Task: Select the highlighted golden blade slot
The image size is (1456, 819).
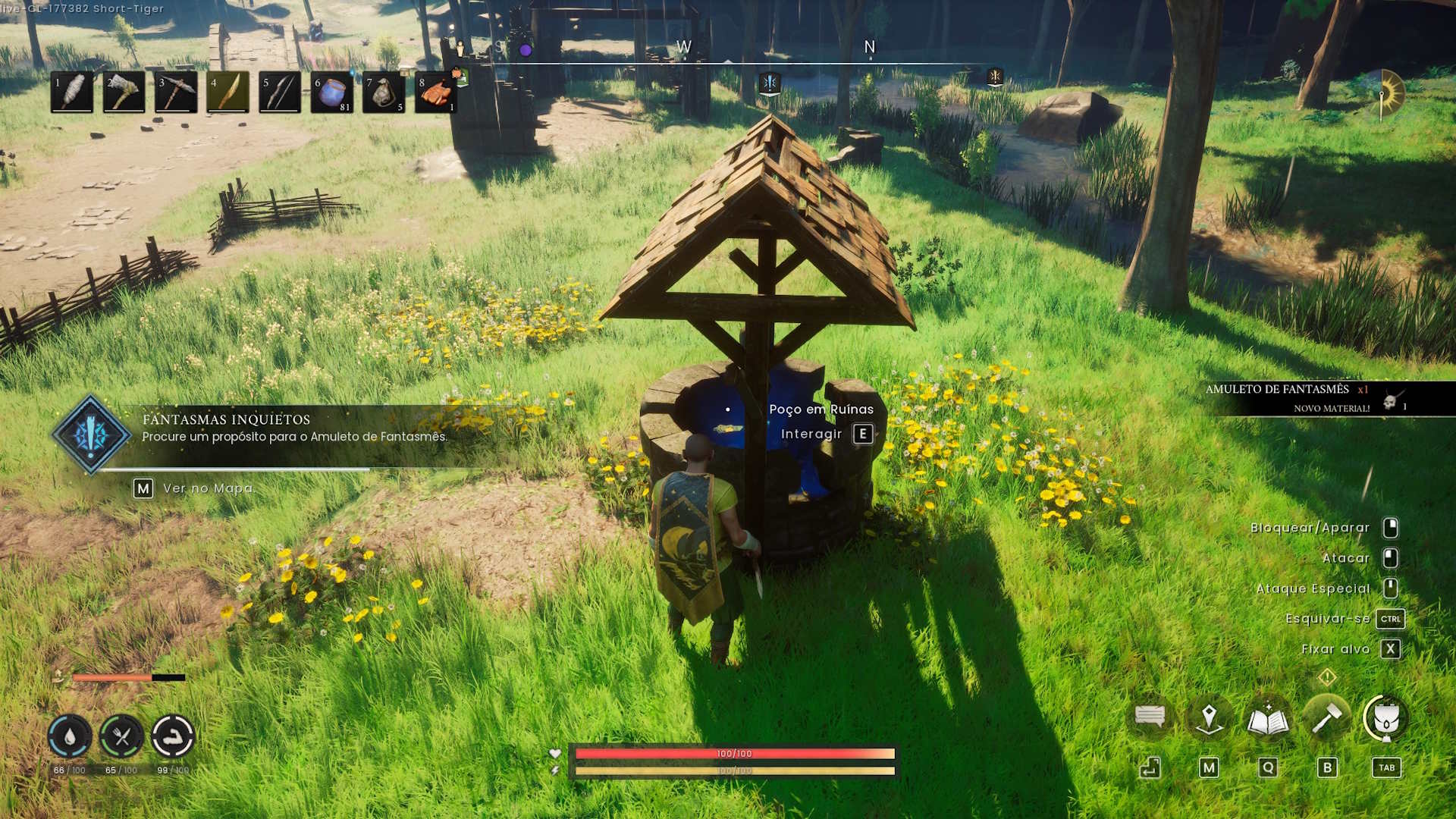Action: 228,93
